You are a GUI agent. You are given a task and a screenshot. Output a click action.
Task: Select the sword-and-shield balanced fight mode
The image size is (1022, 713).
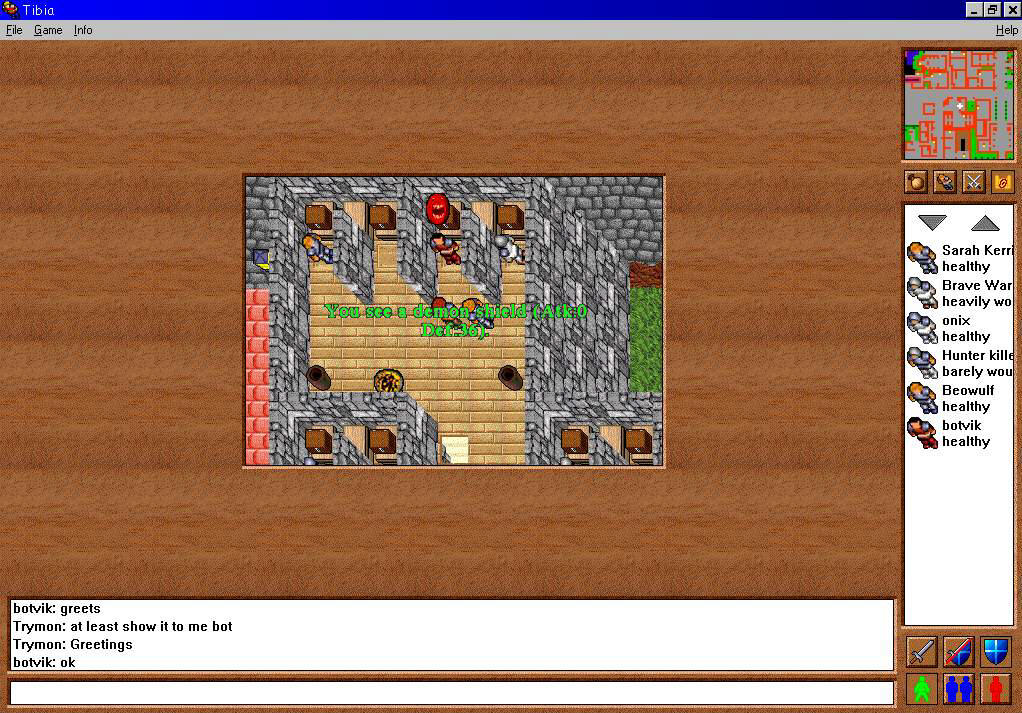coord(959,651)
